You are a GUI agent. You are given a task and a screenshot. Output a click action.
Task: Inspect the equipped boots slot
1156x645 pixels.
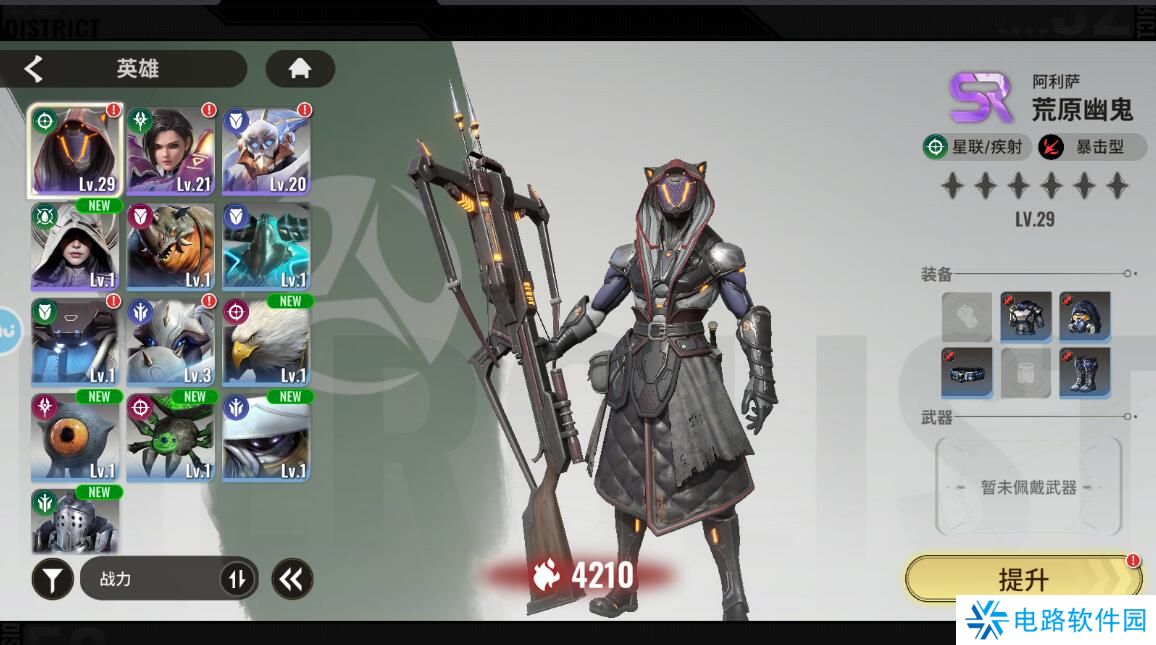[1085, 373]
